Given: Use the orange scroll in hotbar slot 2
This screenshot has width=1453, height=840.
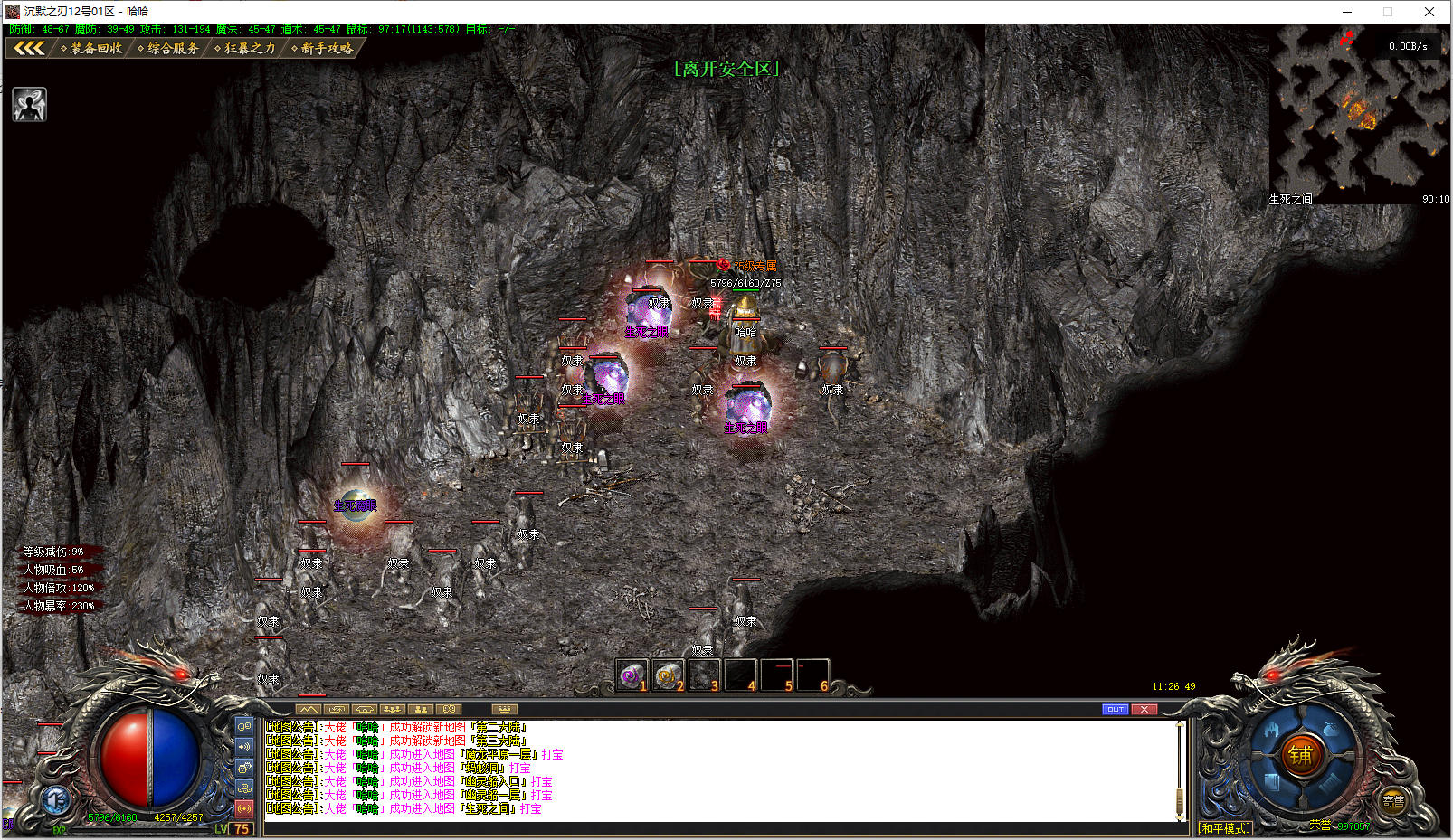Looking at the screenshot, I should (667, 675).
